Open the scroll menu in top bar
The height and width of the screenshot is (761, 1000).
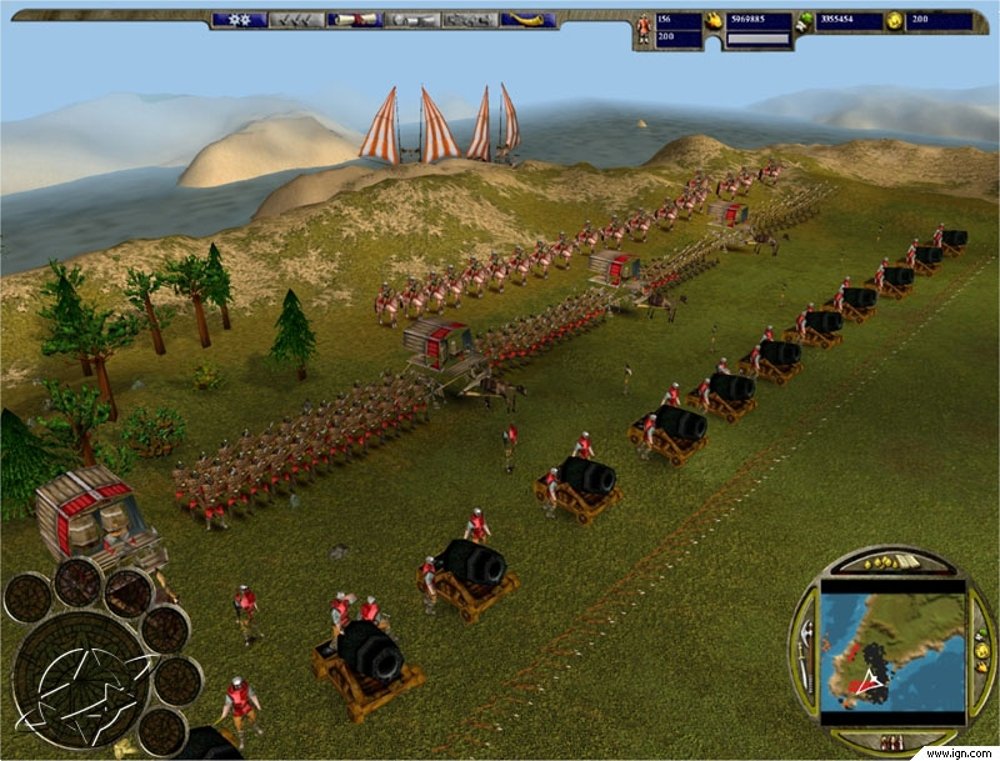coord(355,19)
